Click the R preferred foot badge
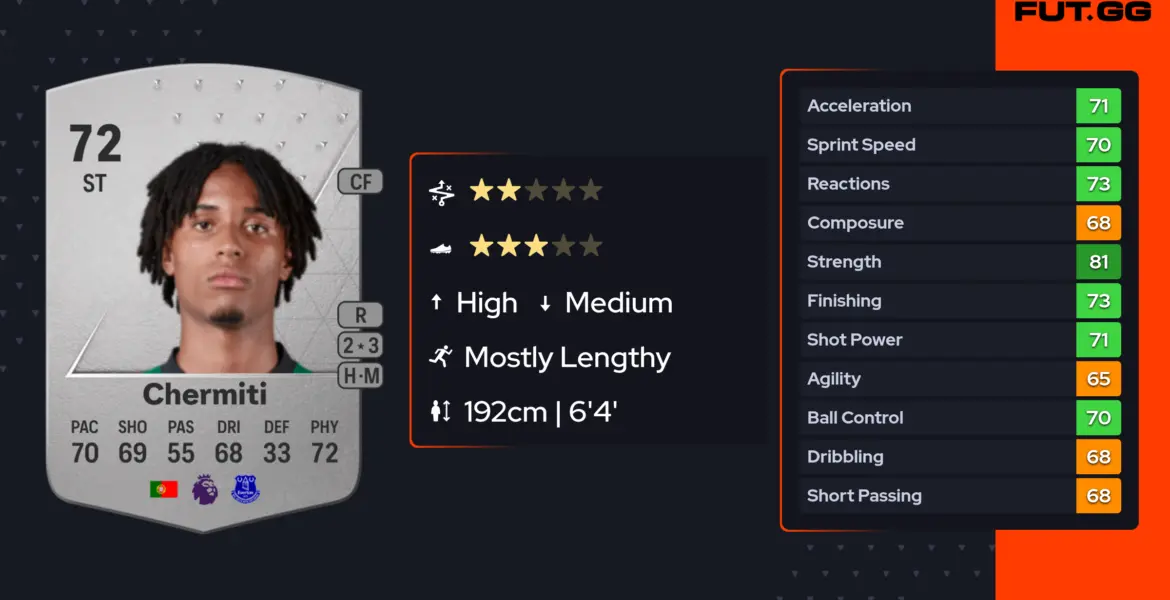The height and width of the screenshot is (600, 1170). tap(361, 315)
